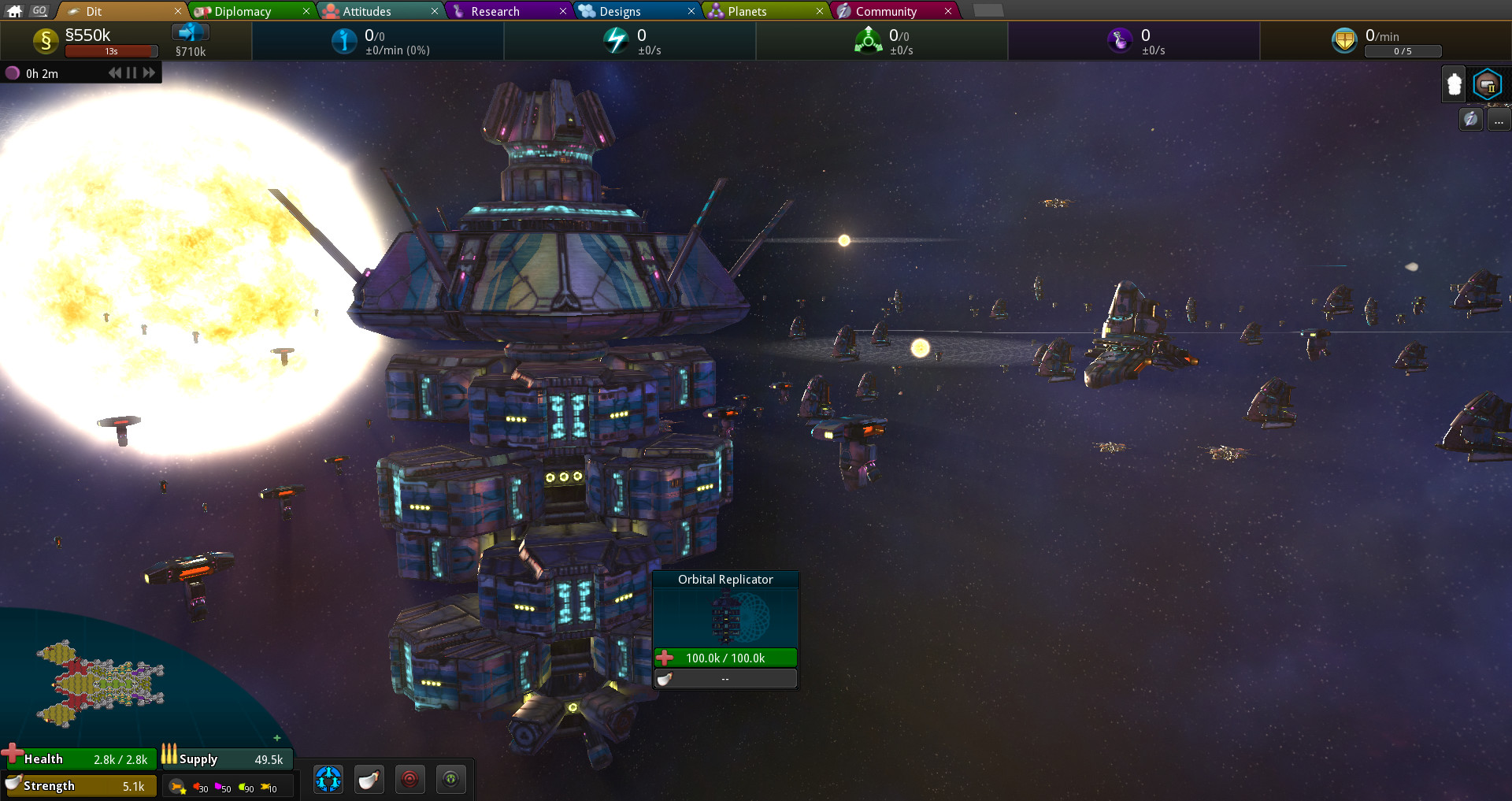Screen dimensions: 1512x801
Task: Click the moon-shaped supply order icon
Action: pos(369,779)
